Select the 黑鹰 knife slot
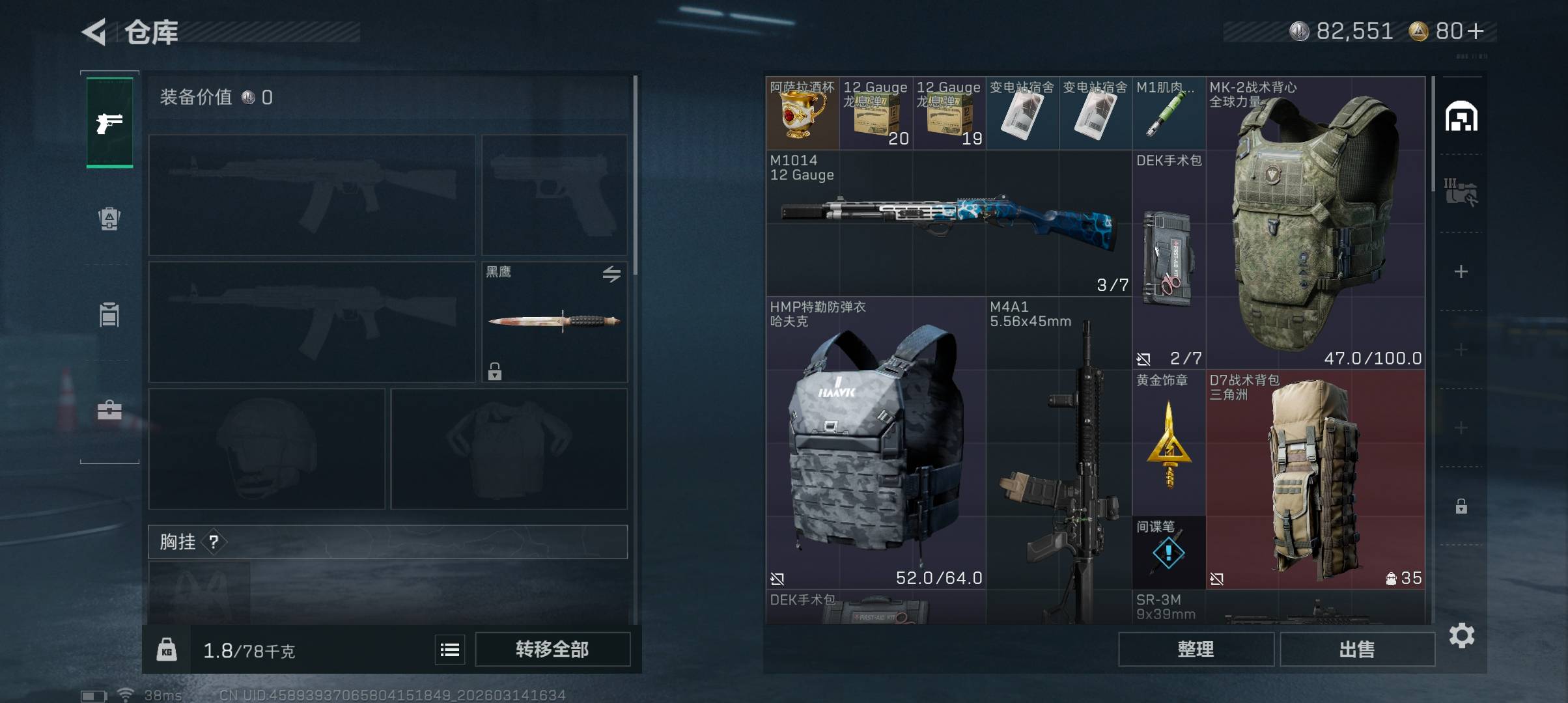 (x=554, y=322)
